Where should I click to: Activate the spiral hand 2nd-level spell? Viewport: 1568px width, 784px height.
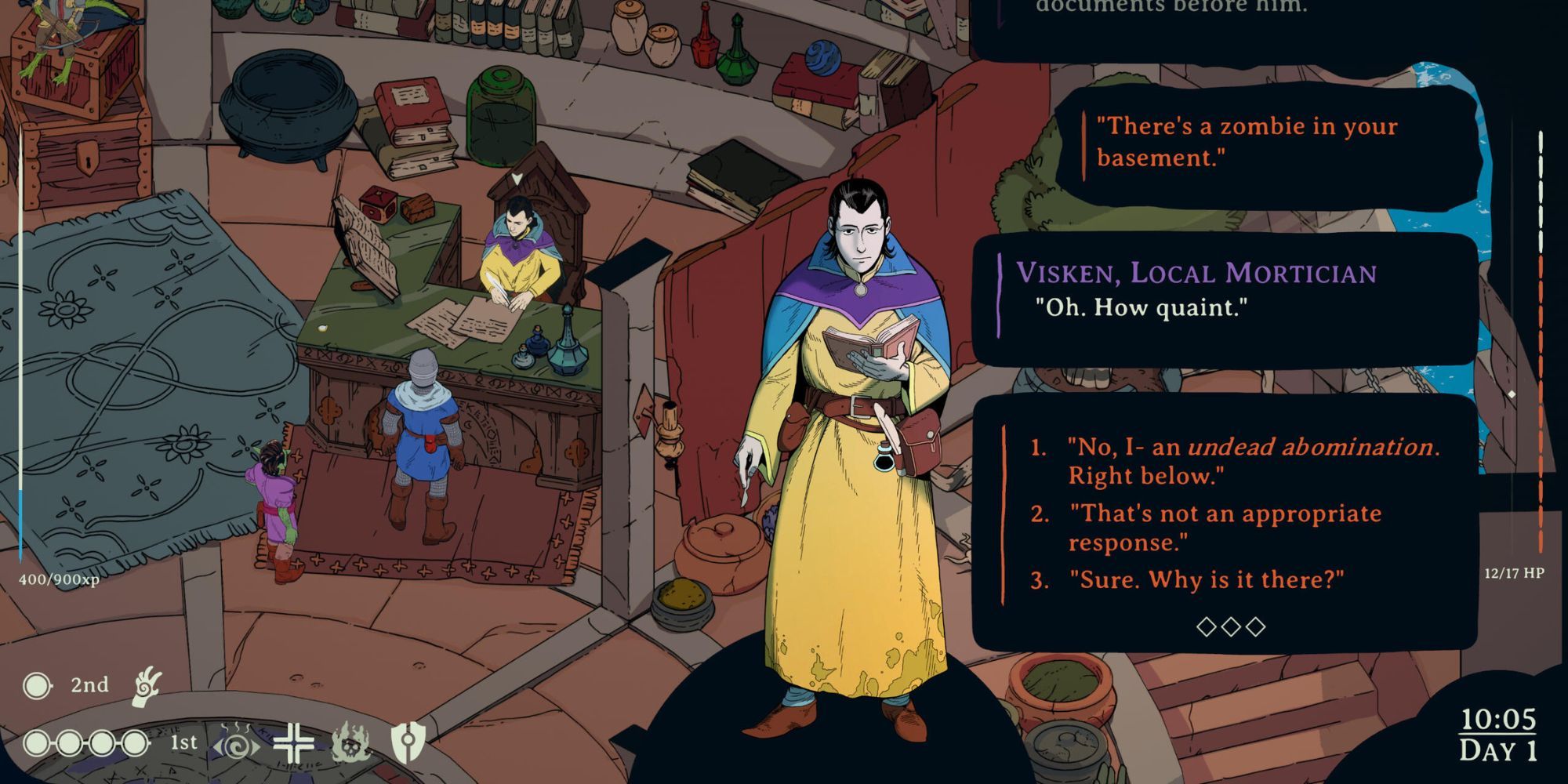point(147,686)
